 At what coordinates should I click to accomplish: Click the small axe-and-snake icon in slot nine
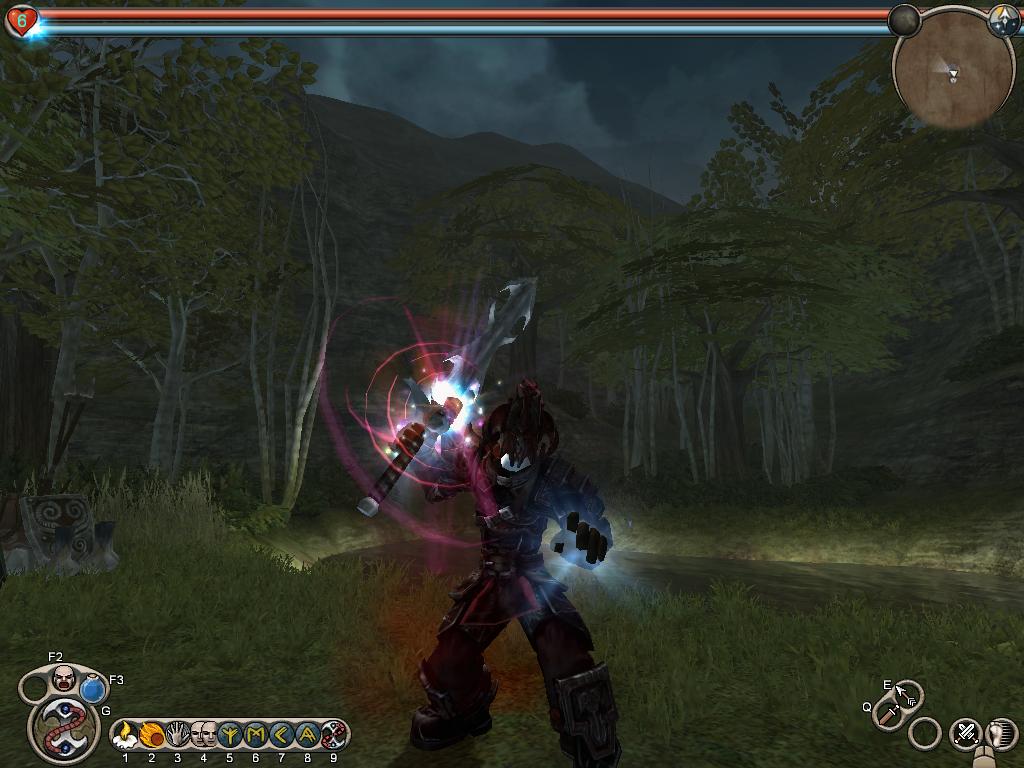333,735
